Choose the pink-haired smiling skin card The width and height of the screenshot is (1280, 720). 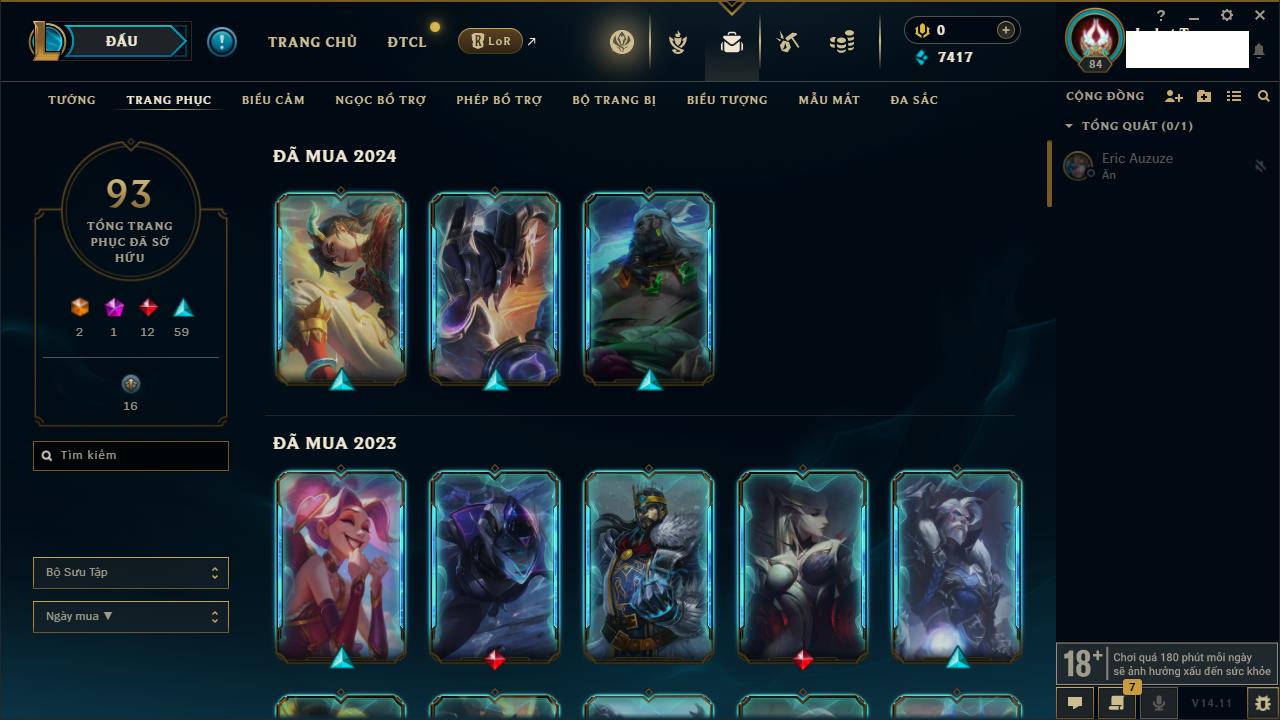coord(341,565)
